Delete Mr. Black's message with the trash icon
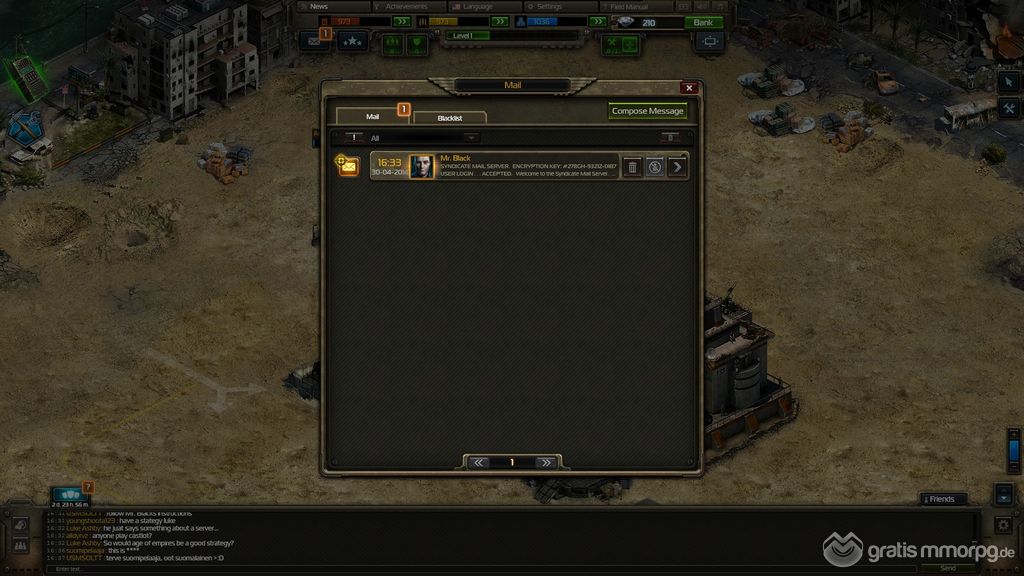Image resolution: width=1024 pixels, height=576 pixels. pos(632,167)
